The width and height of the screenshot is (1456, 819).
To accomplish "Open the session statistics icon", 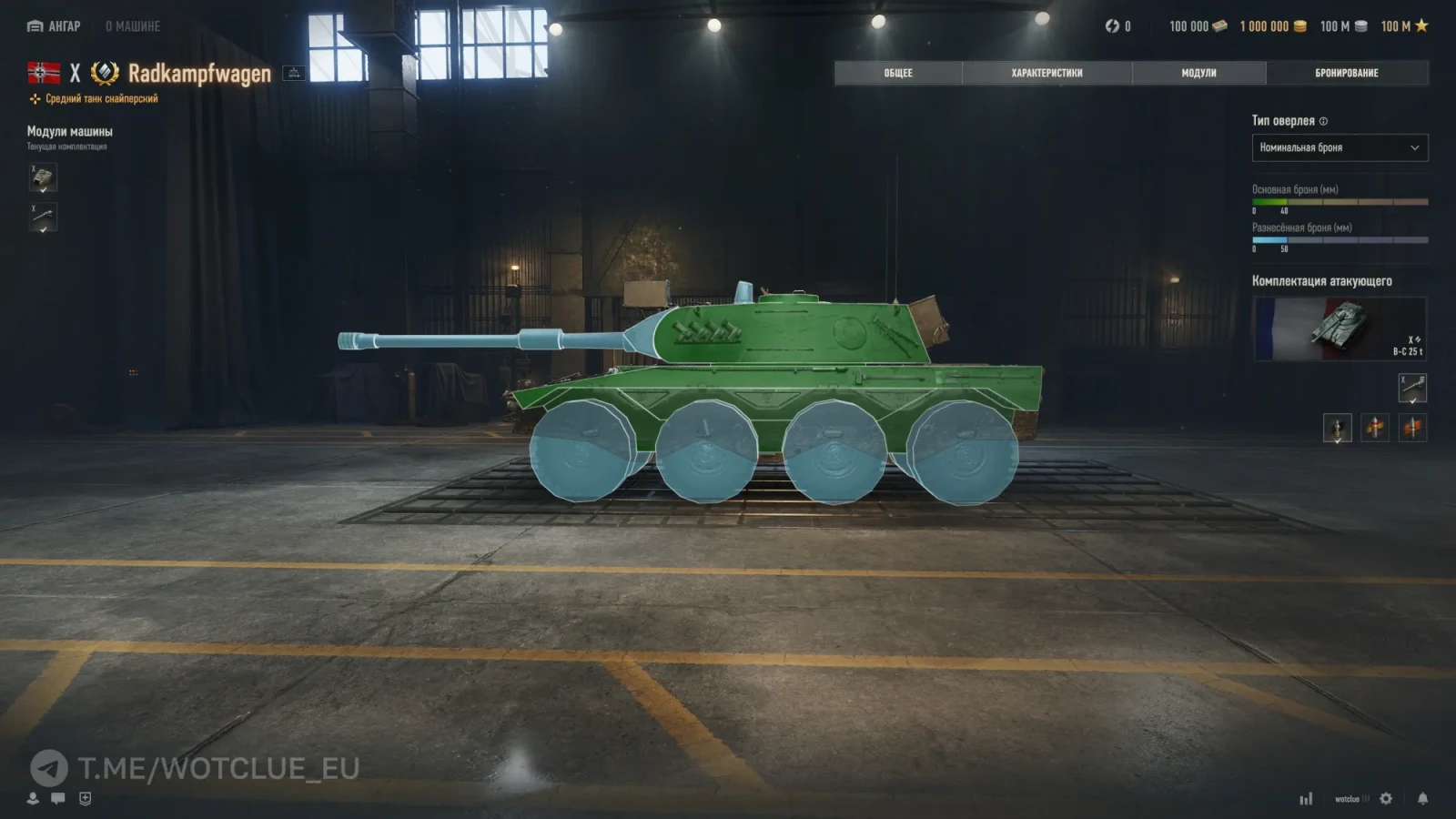I will pyautogui.click(x=1308, y=798).
